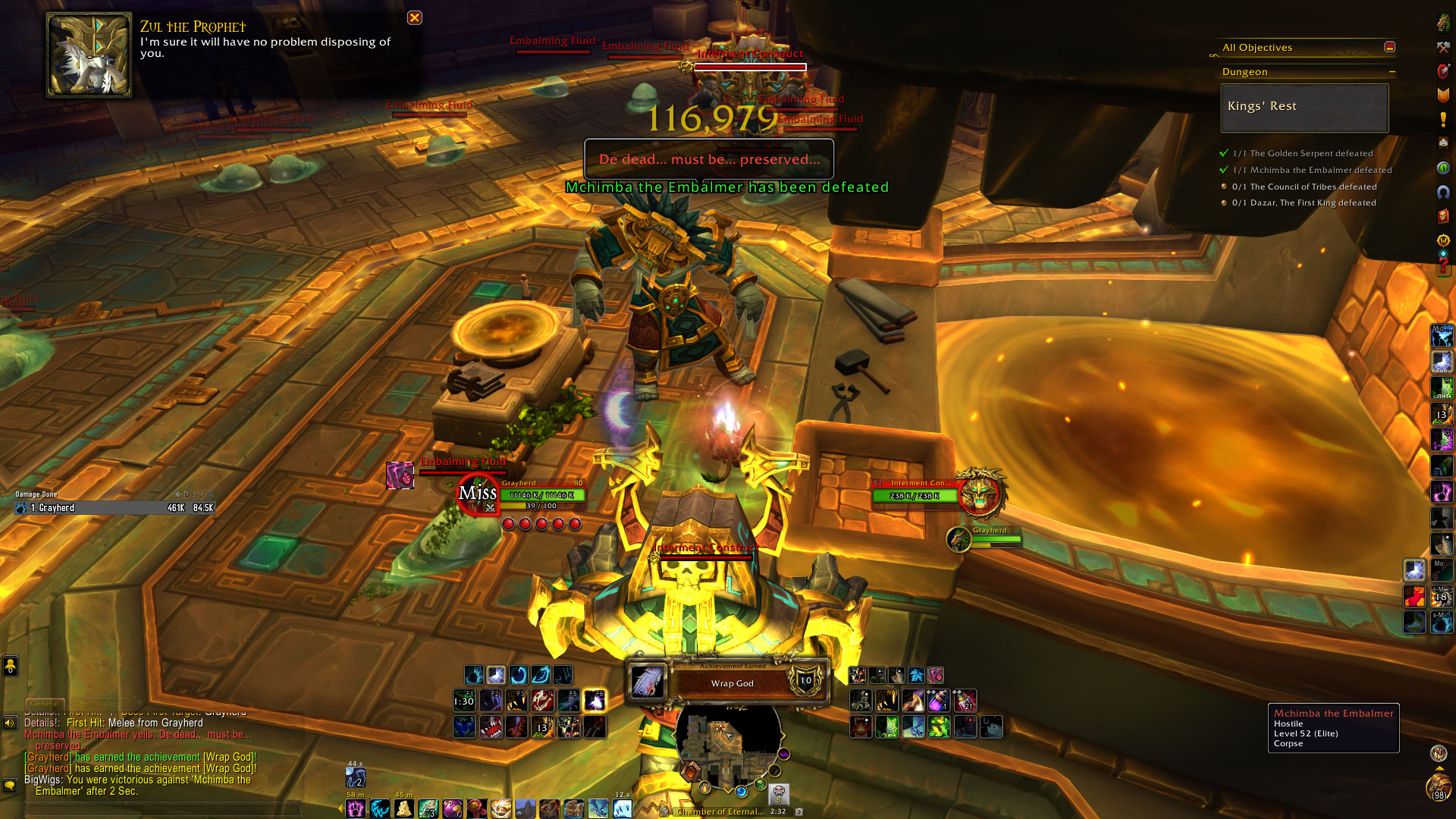
Task: Select Grayherd row in damage meter
Action: (114, 508)
